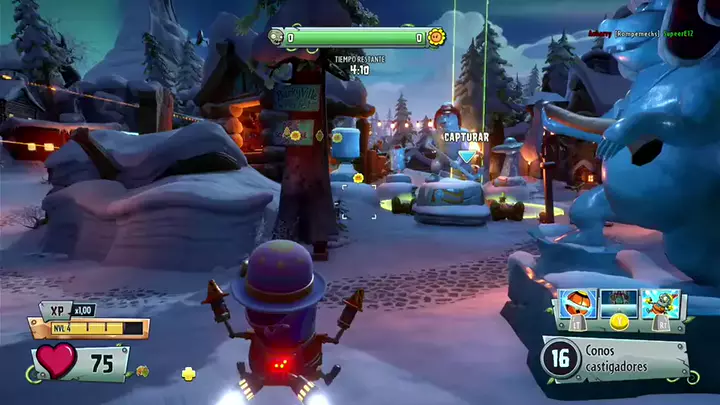
Task: Trigger the flying zombie ability
Action: tap(660, 304)
